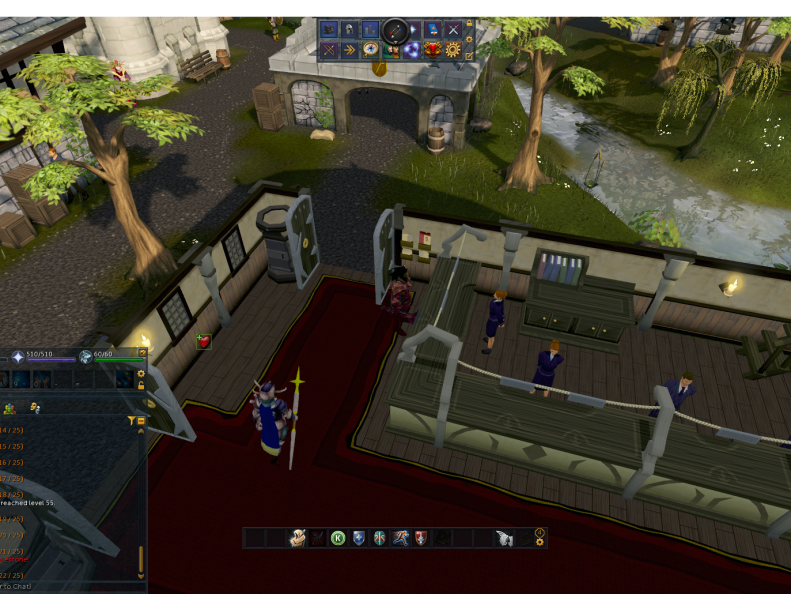The image size is (791, 594).
Task: Activate the green K ability slot
Action: click(338, 538)
